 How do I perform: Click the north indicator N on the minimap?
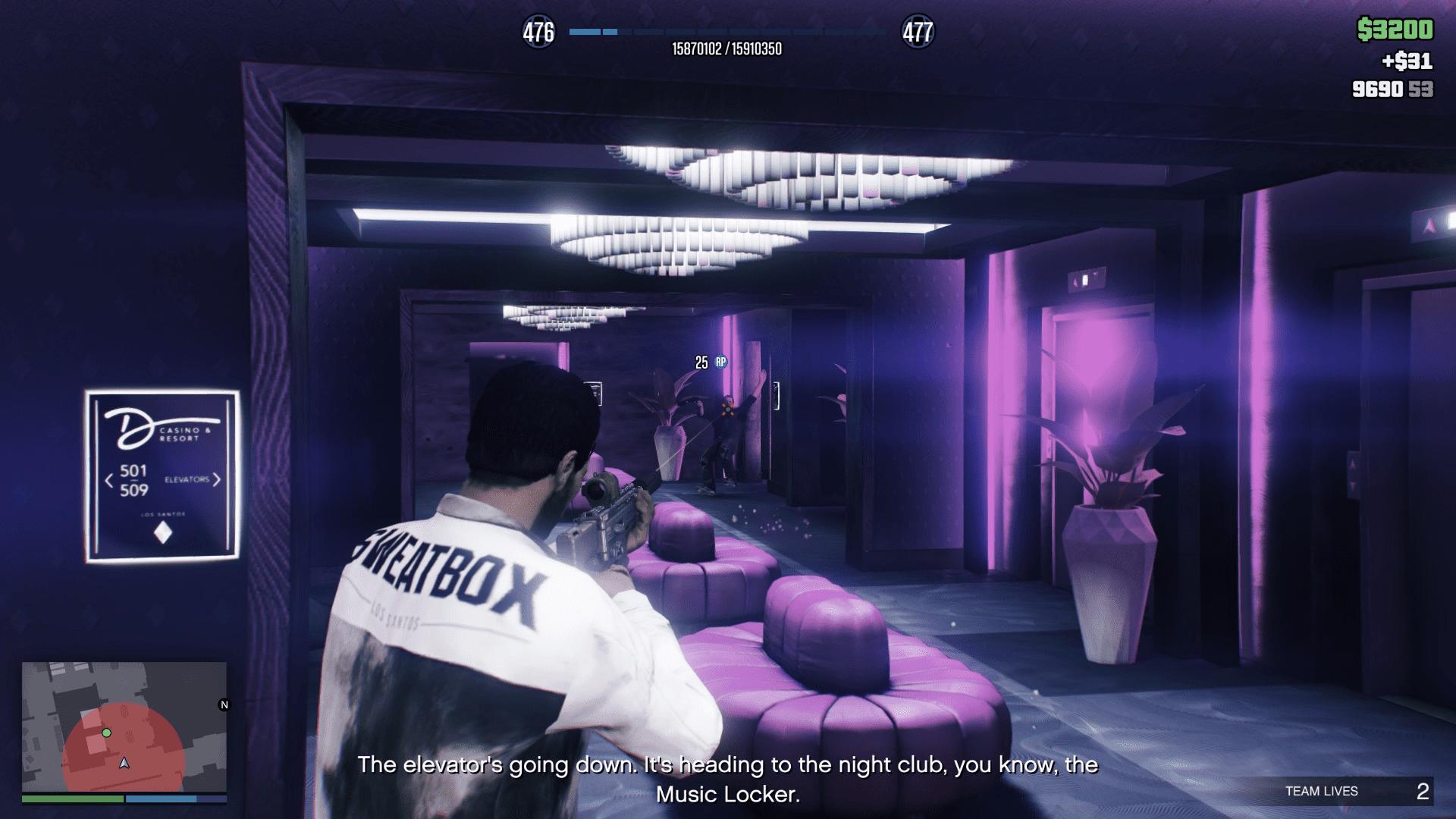coord(224,705)
